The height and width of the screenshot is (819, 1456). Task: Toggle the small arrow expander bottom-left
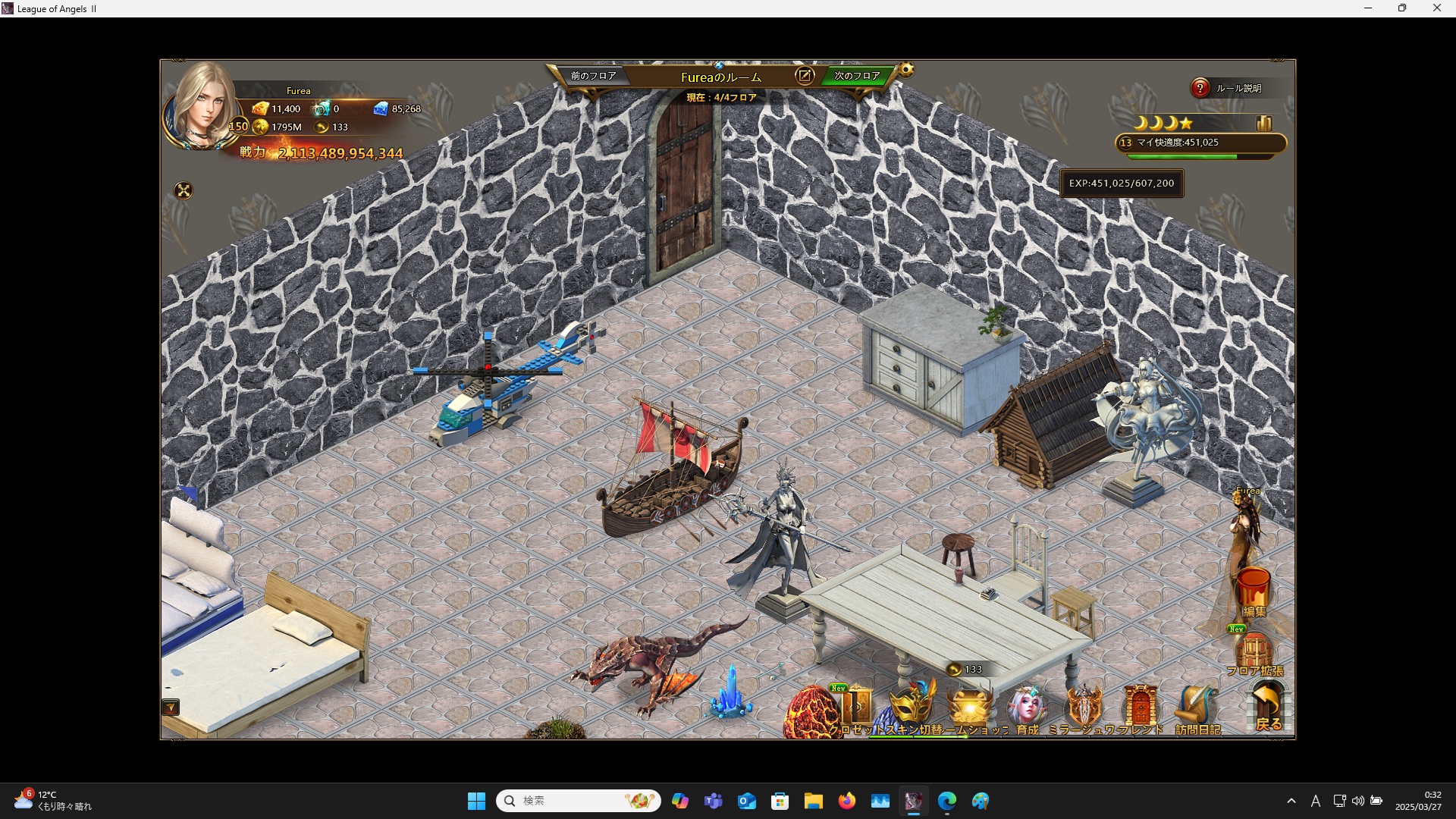pos(171,708)
